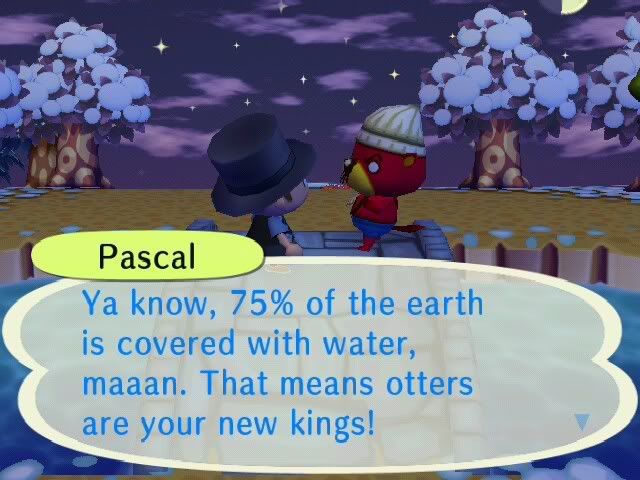Advance dialogue with the blue arrow indicator

(583, 422)
